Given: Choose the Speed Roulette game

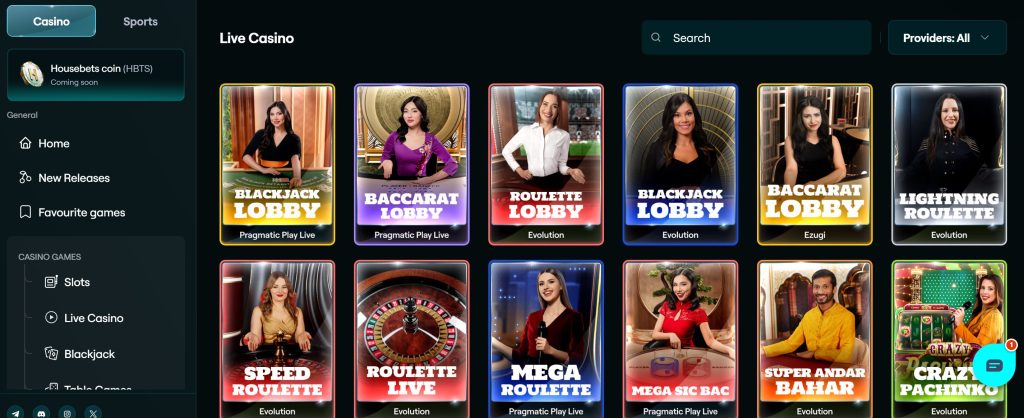Looking at the screenshot, I should pyautogui.click(x=277, y=338).
